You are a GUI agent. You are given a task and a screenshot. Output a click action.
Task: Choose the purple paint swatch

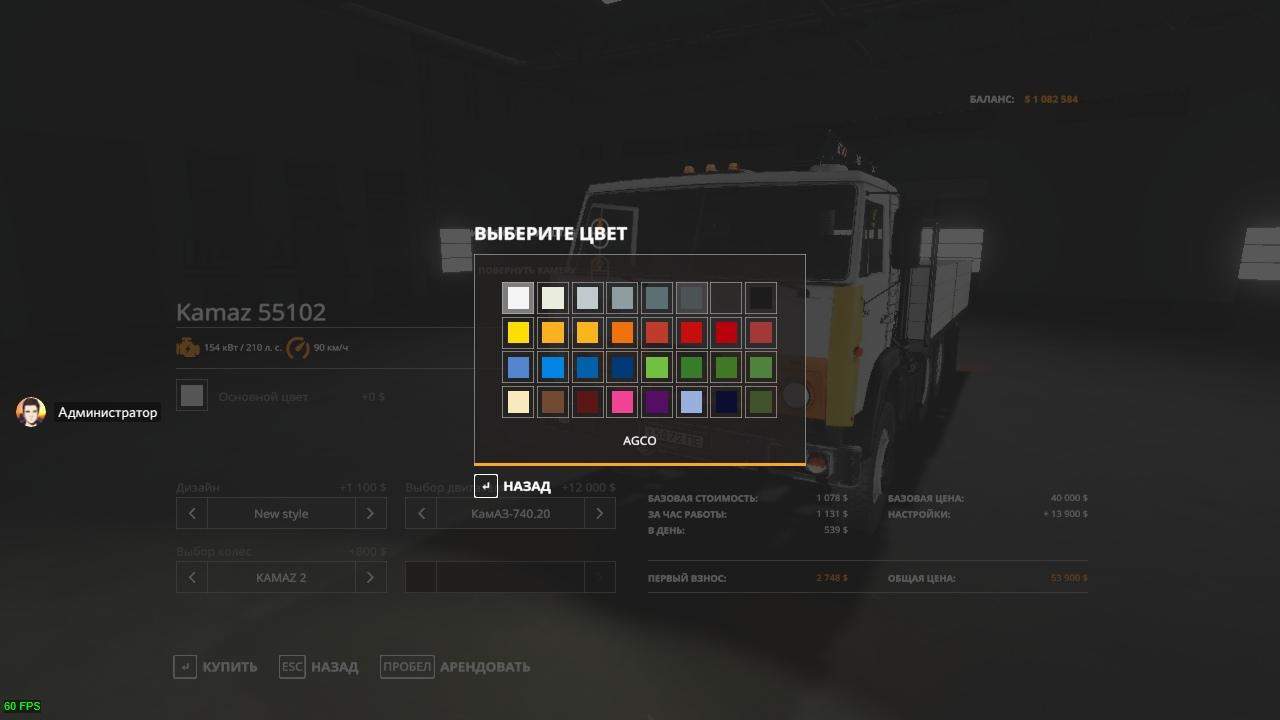point(657,403)
